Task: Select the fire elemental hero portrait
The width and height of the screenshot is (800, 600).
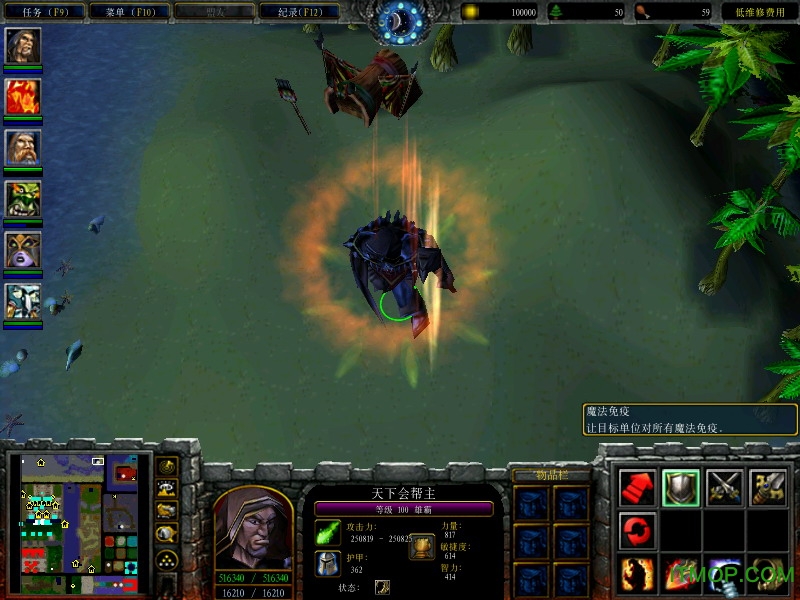Action: click(22, 96)
